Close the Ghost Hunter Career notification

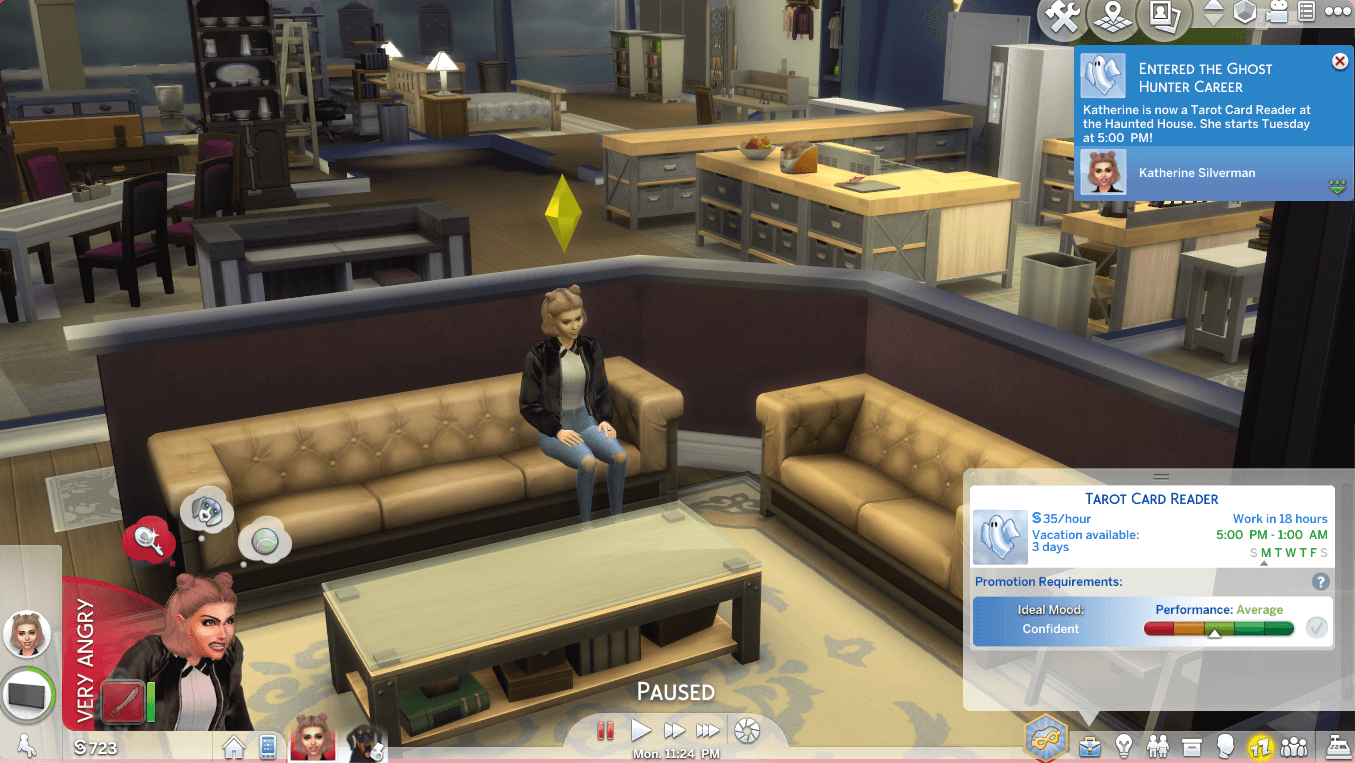pos(1340,62)
